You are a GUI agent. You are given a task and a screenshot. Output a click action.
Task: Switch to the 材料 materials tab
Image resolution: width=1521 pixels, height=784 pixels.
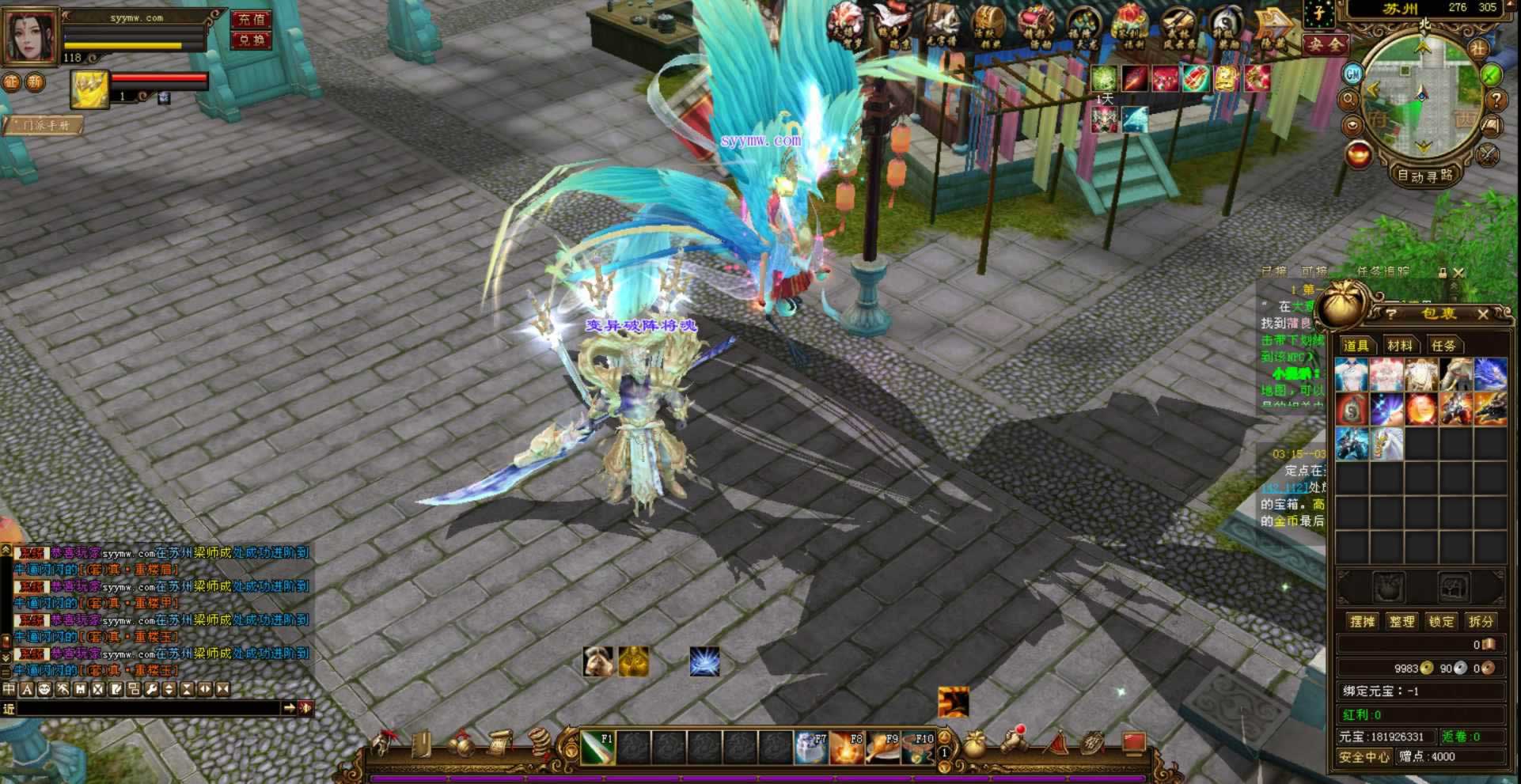pyautogui.click(x=1399, y=346)
